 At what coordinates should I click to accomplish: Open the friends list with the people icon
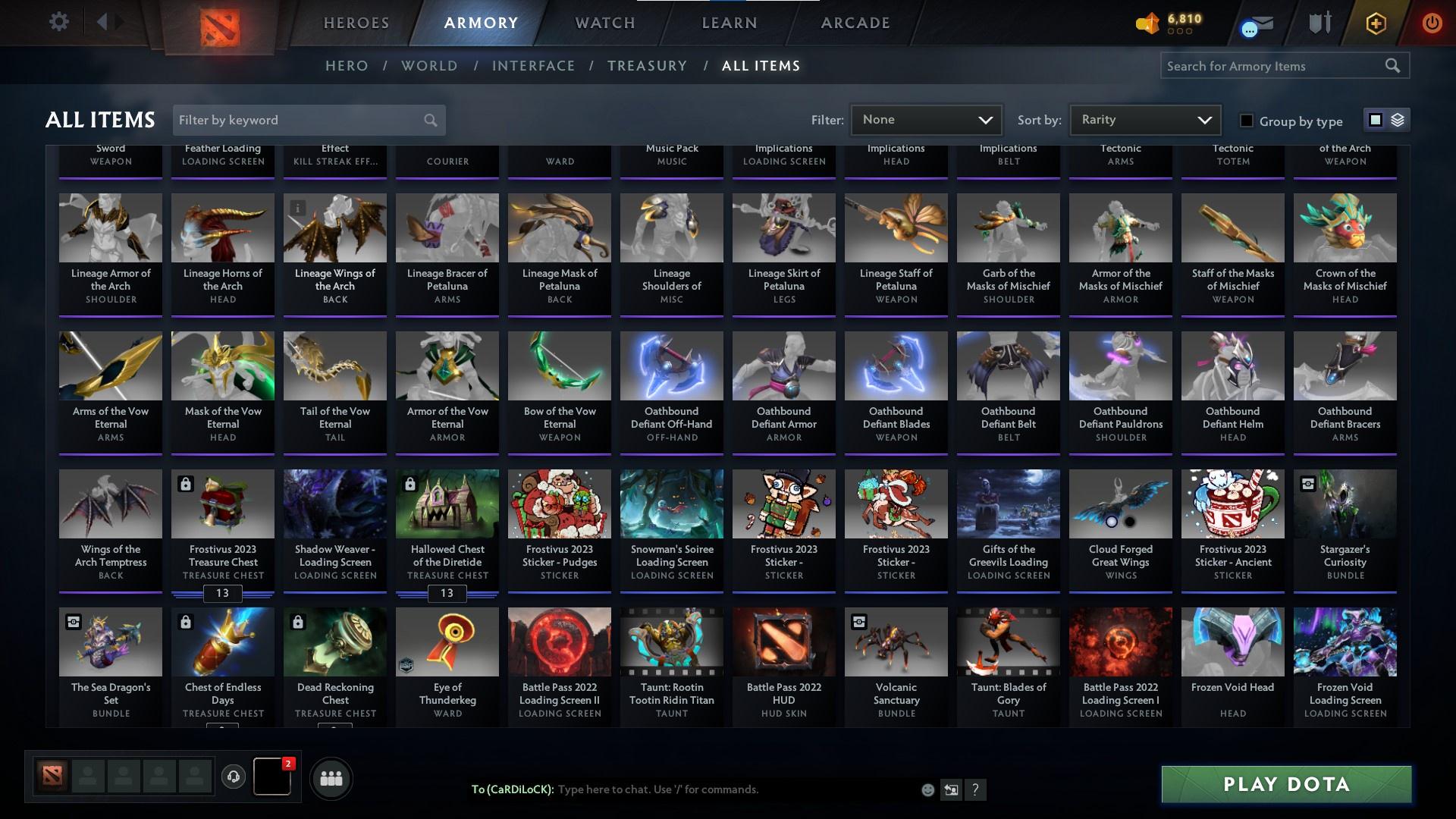[x=331, y=778]
